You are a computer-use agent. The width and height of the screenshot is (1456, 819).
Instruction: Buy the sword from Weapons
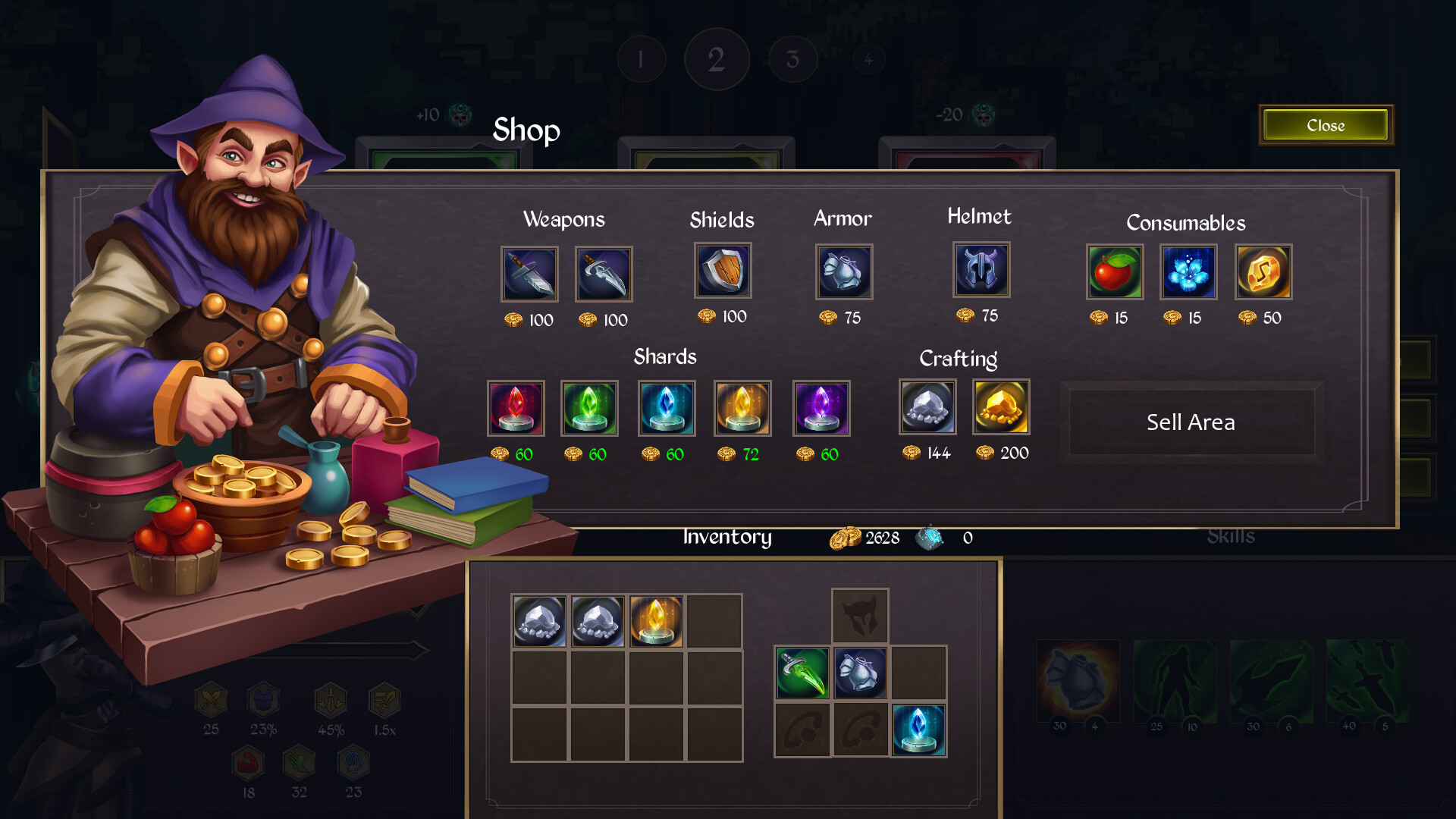[x=529, y=274]
